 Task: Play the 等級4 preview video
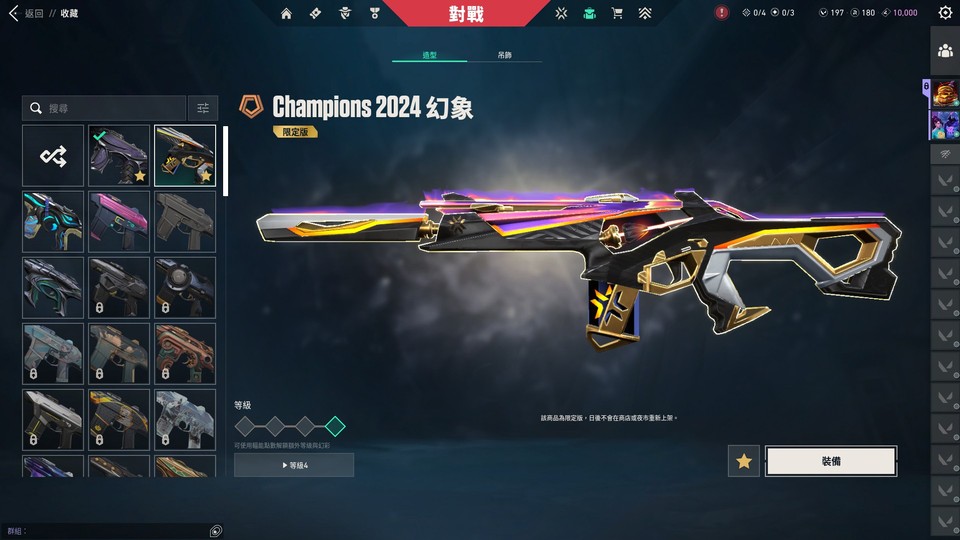click(294, 465)
